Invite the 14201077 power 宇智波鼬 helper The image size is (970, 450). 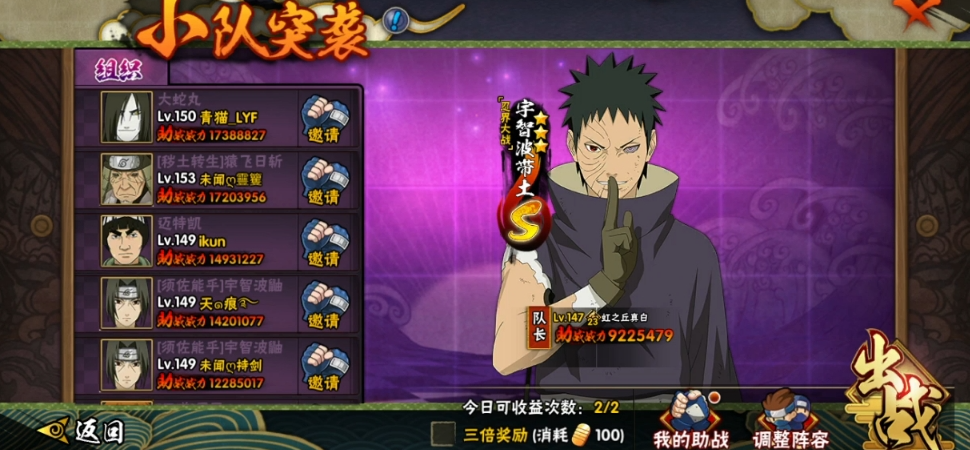coord(322,303)
